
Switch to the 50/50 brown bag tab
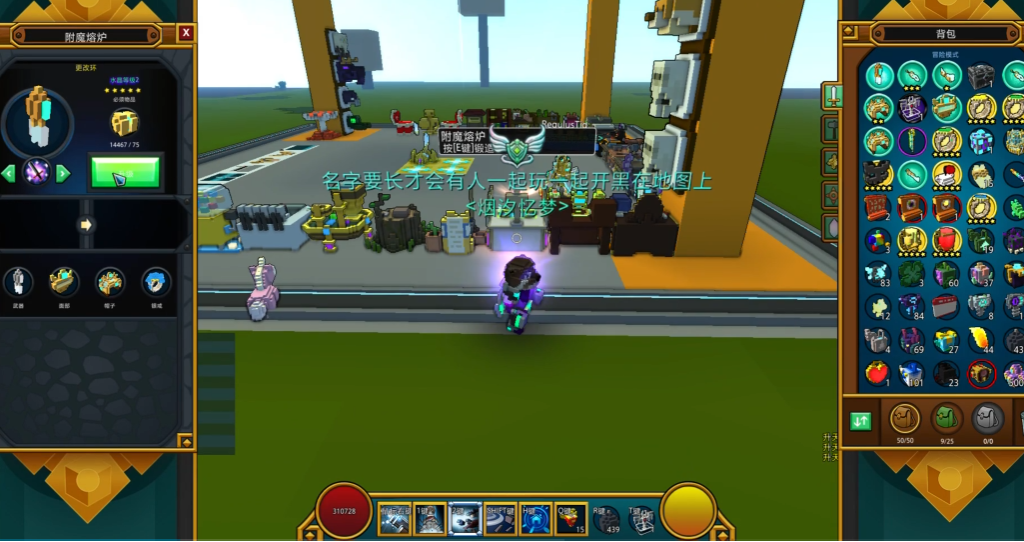pyautogui.click(x=904, y=418)
